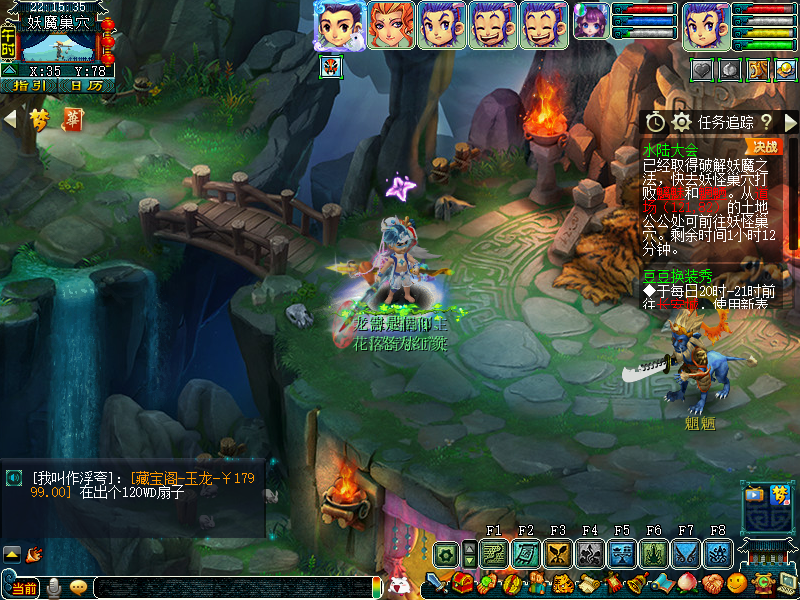Click the sword attack icon in bottom toolbar

tap(436, 582)
